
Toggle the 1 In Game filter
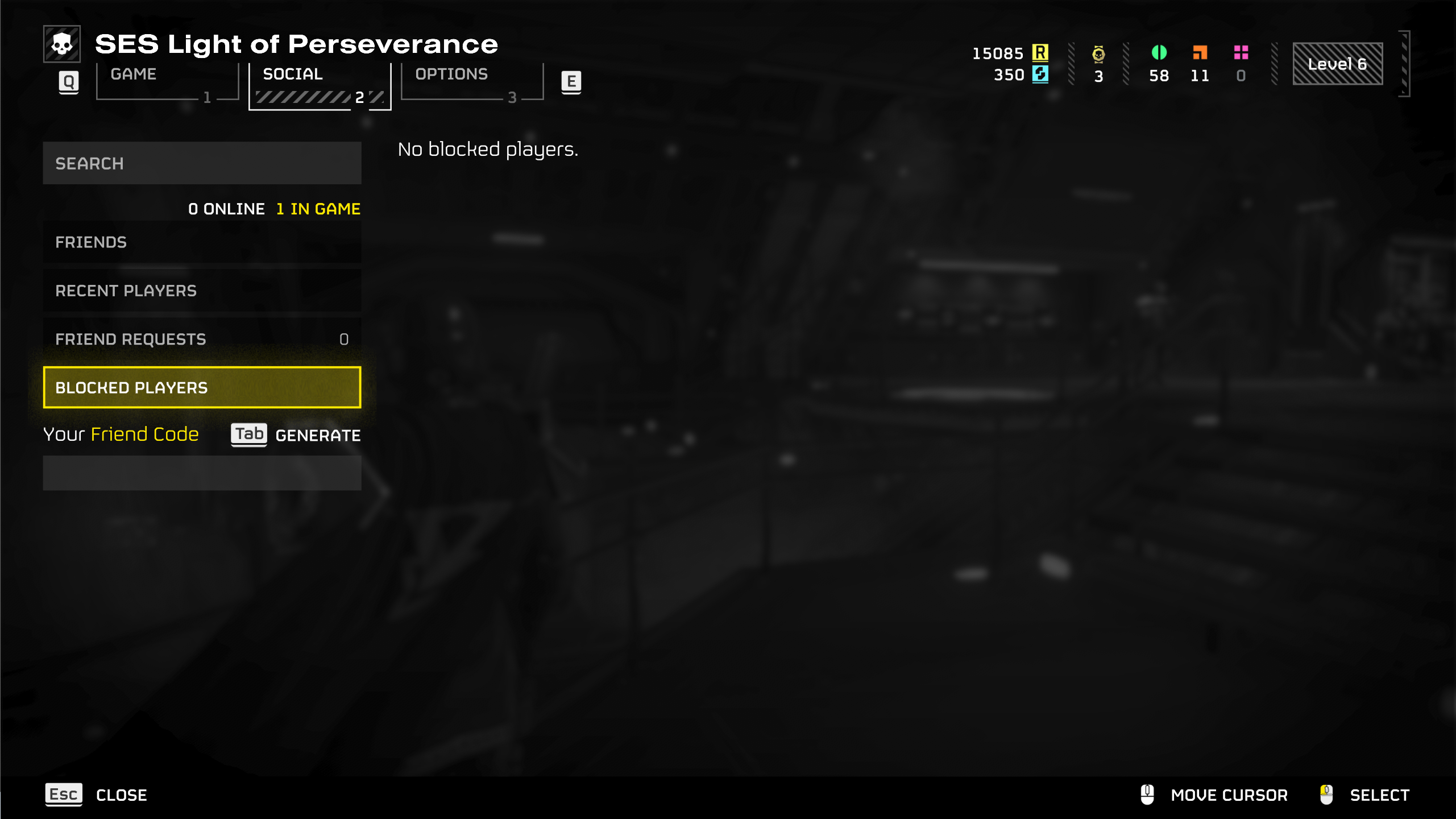tap(318, 208)
